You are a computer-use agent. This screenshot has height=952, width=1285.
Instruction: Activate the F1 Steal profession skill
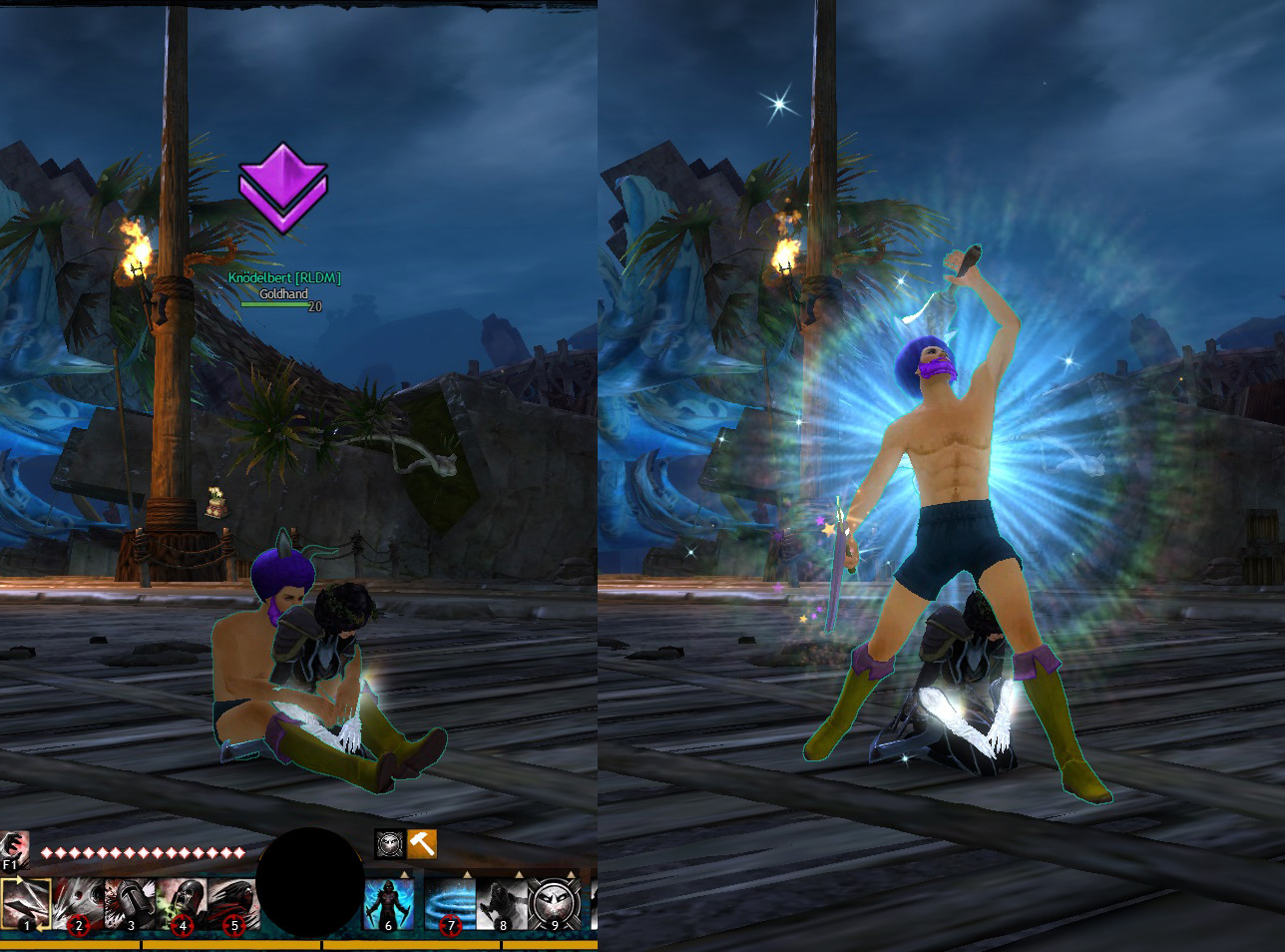tap(14, 847)
